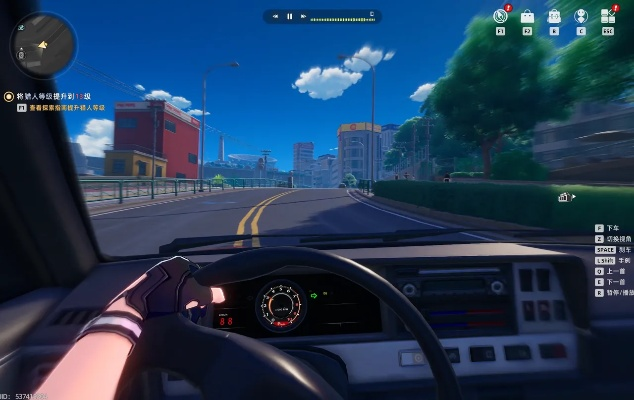Click the music progress bar
Viewport: 634px width, 400px height.
coord(338,17)
